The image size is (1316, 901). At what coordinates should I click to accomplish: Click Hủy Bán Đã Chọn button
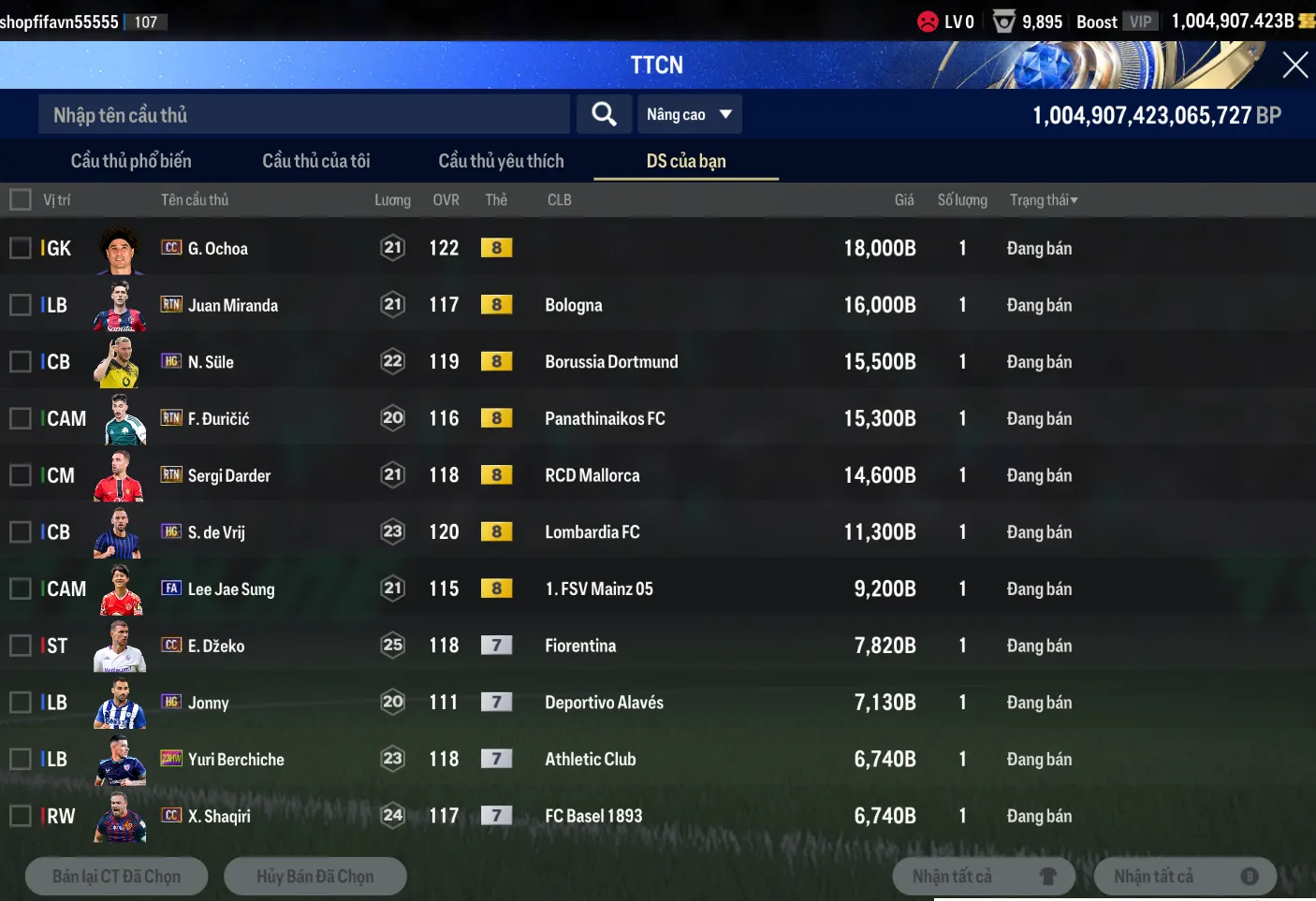[314, 877]
